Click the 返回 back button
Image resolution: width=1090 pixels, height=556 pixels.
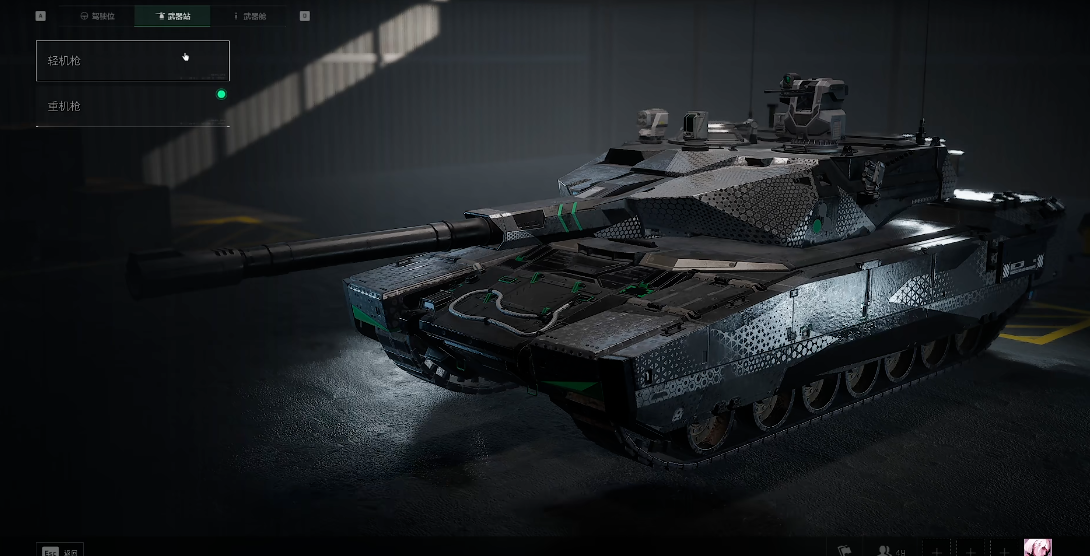(x=60, y=550)
